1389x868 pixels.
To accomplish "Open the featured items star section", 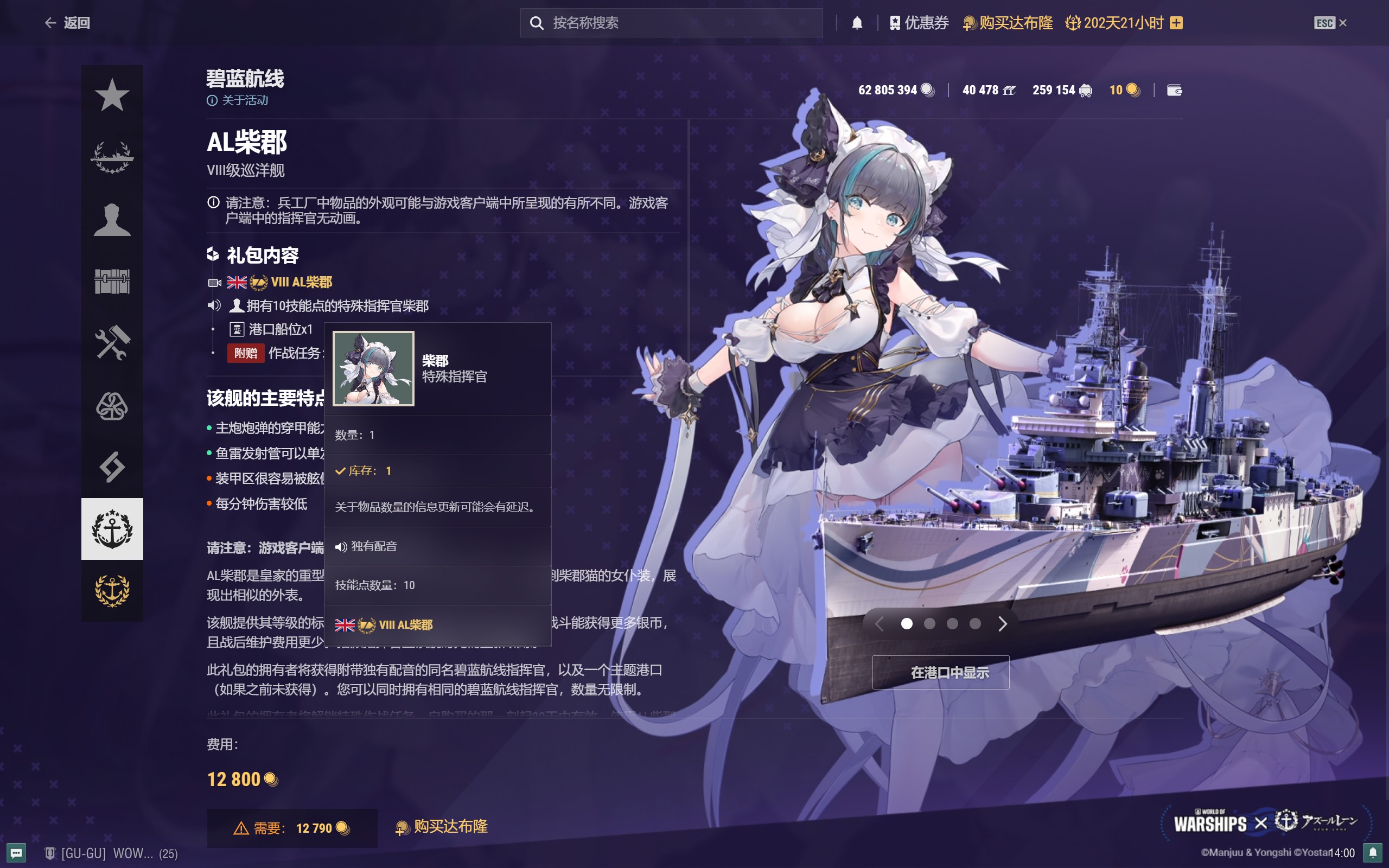I will tap(113, 95).
